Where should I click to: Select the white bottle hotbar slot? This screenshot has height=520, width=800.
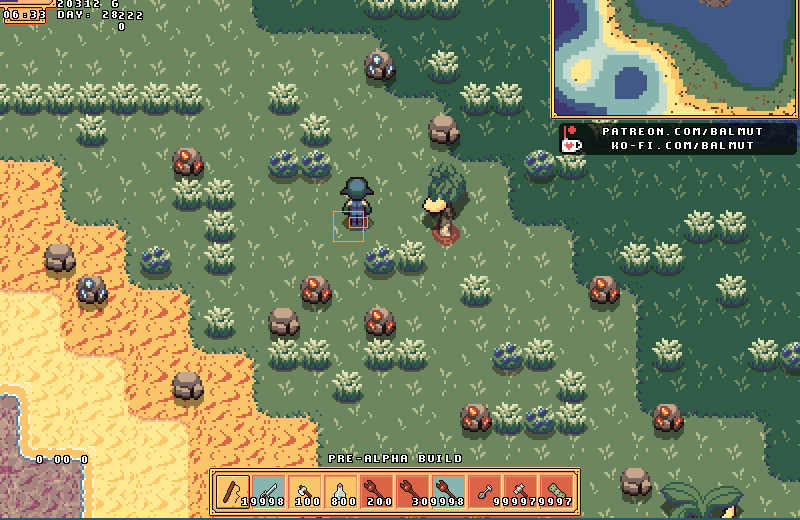[341, 491]
